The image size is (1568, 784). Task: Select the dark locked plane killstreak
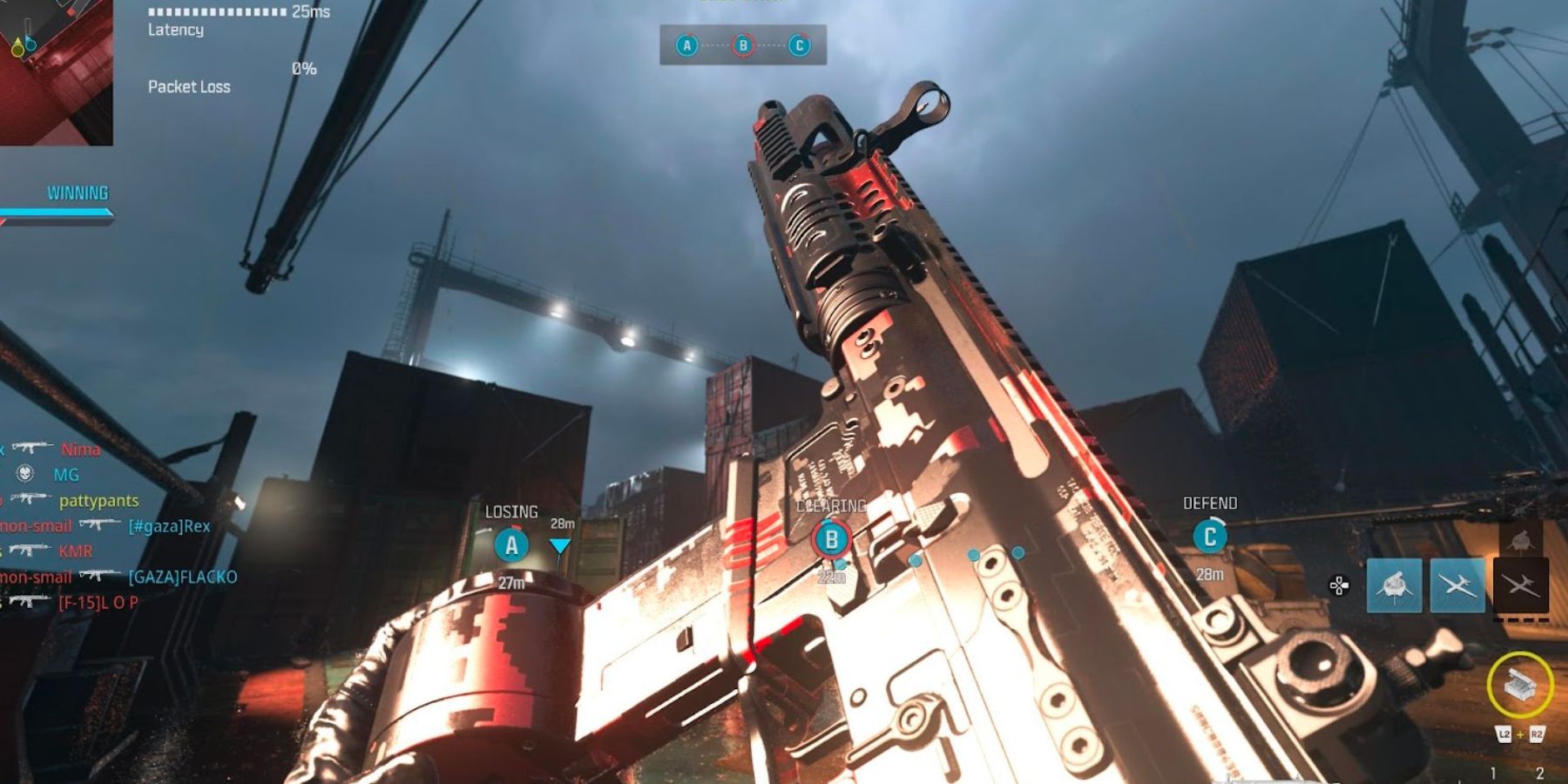[1520, 585]
